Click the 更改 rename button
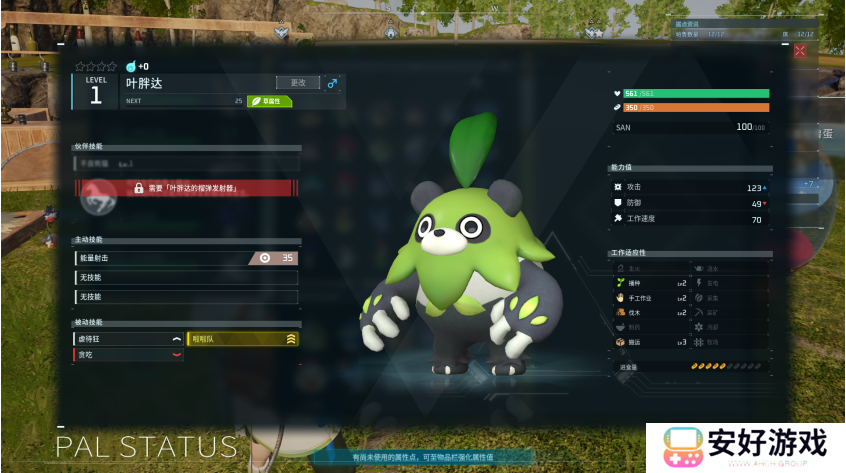 point(298,83)
